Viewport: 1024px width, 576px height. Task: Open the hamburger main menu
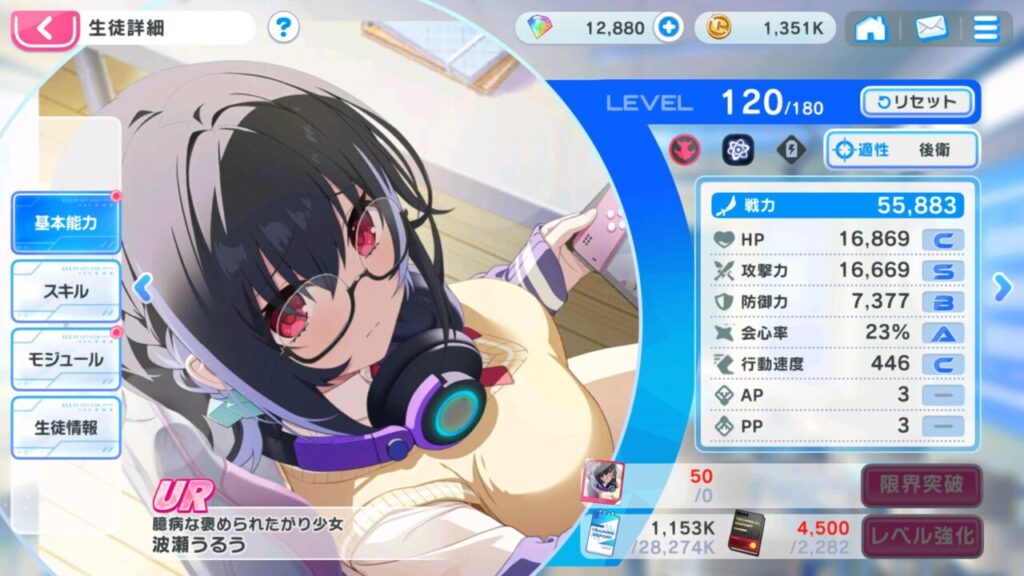tap(986, 28)
